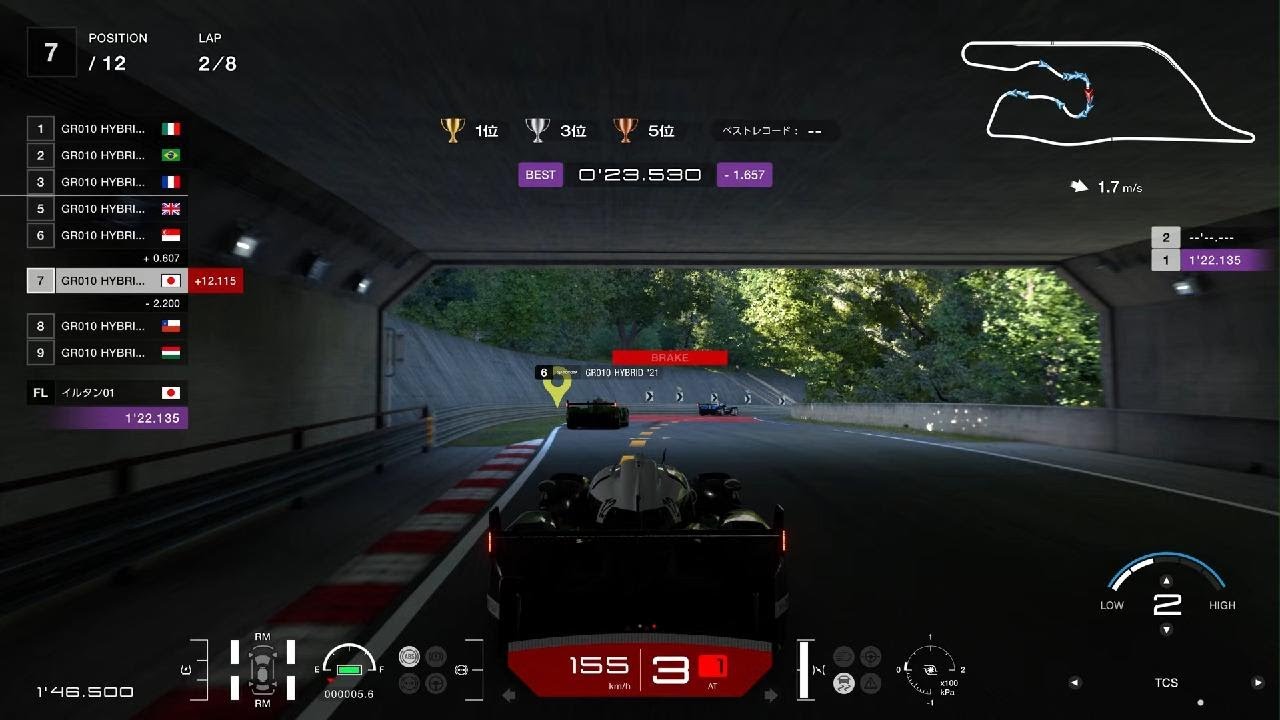
Task: Select the highlighted seventh-place player row
Action: point(106,281)
